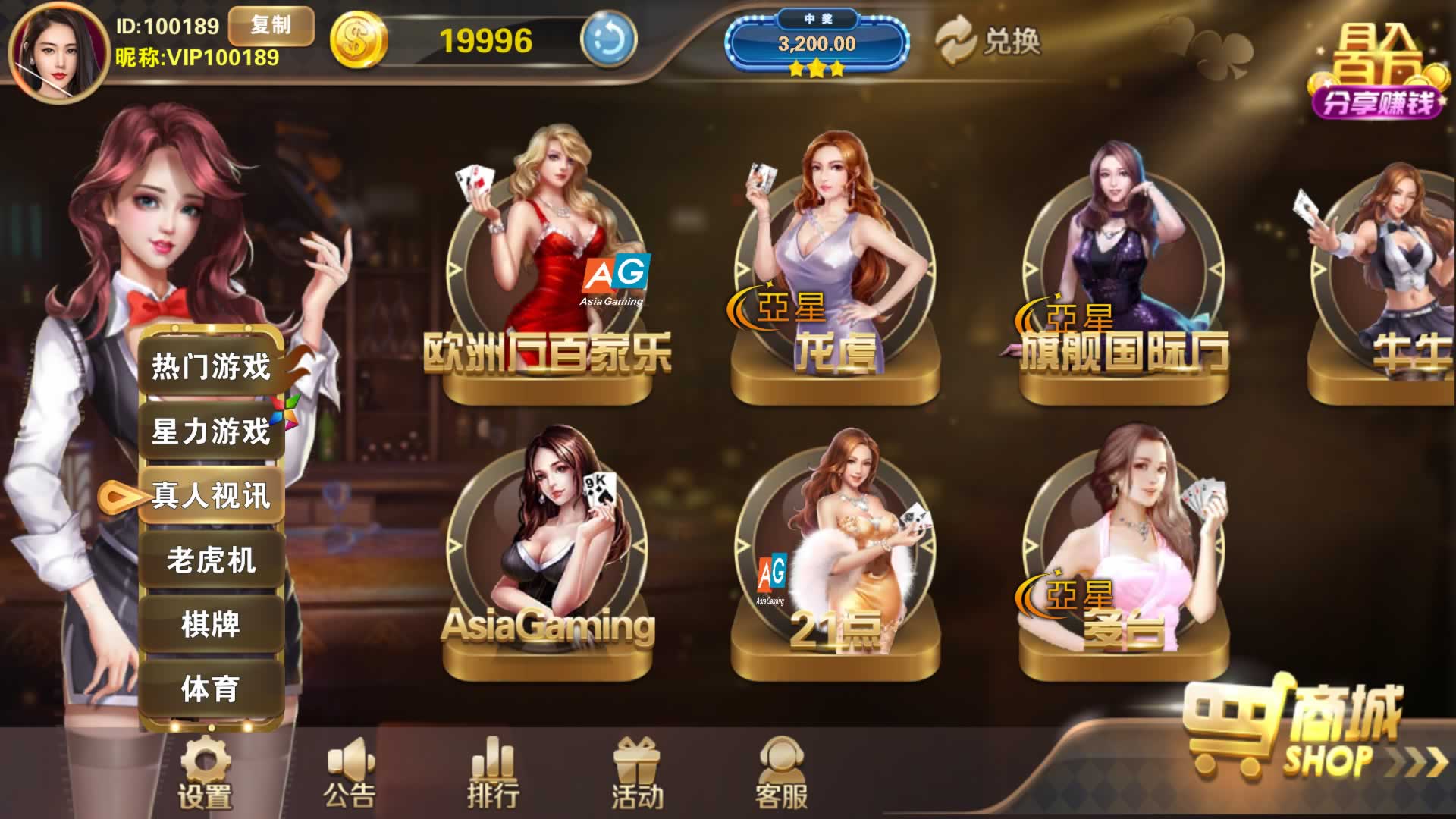Open the 兑换 exchange option
1456x819 pixels.
988,41
